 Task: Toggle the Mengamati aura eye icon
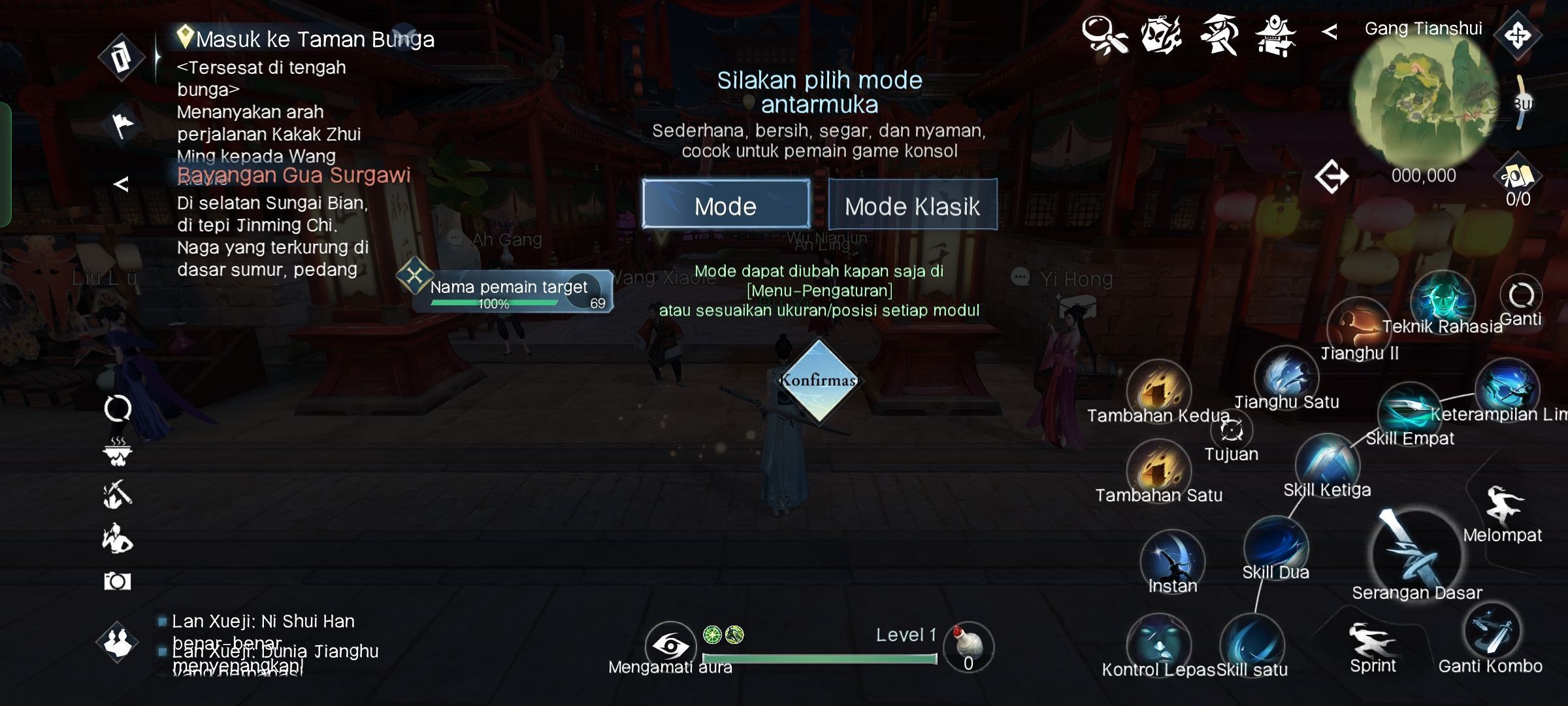[x=670, y=646]
